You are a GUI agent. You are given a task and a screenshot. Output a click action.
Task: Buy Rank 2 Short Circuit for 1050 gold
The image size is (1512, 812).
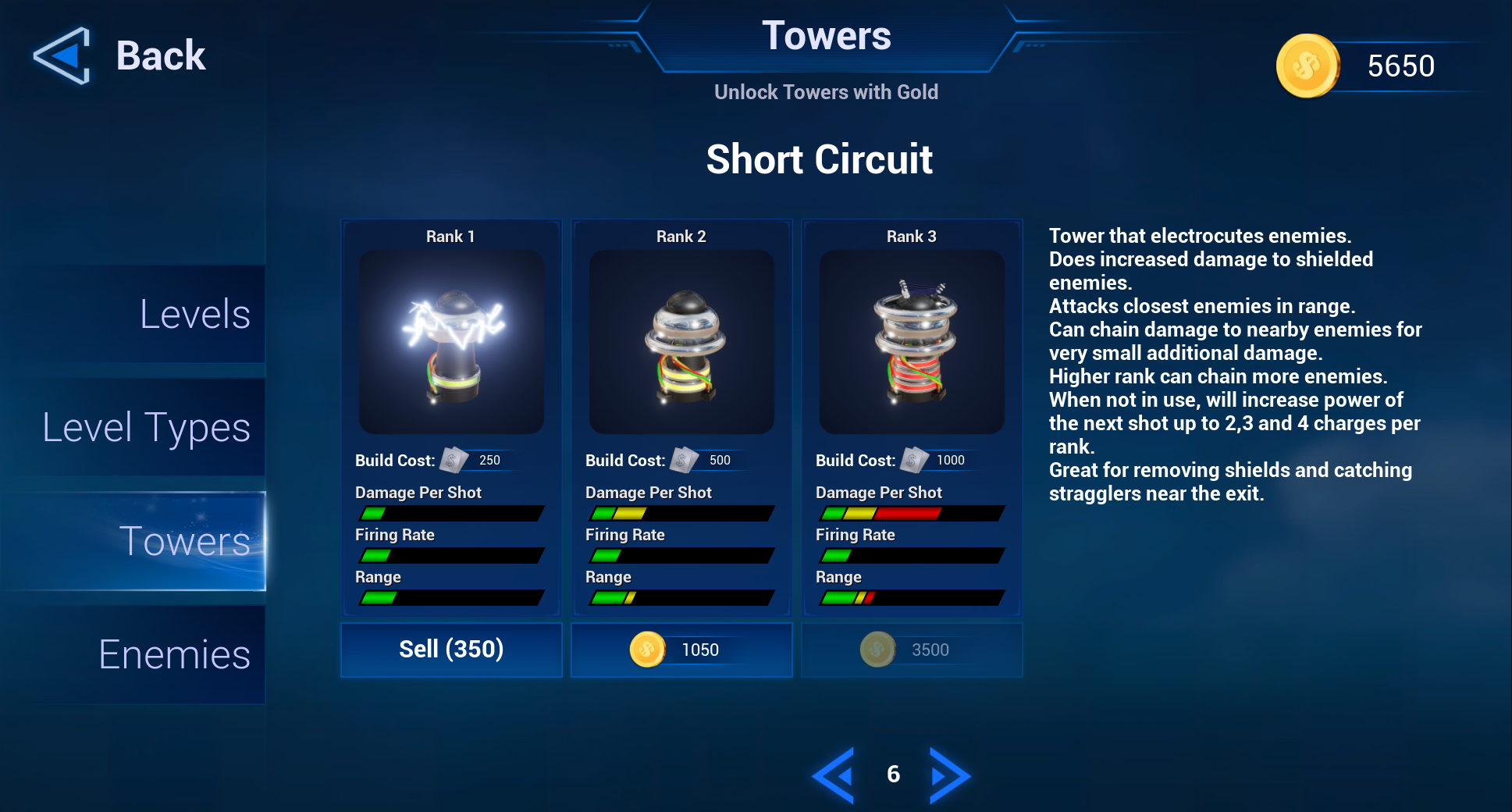click(681, 650)
